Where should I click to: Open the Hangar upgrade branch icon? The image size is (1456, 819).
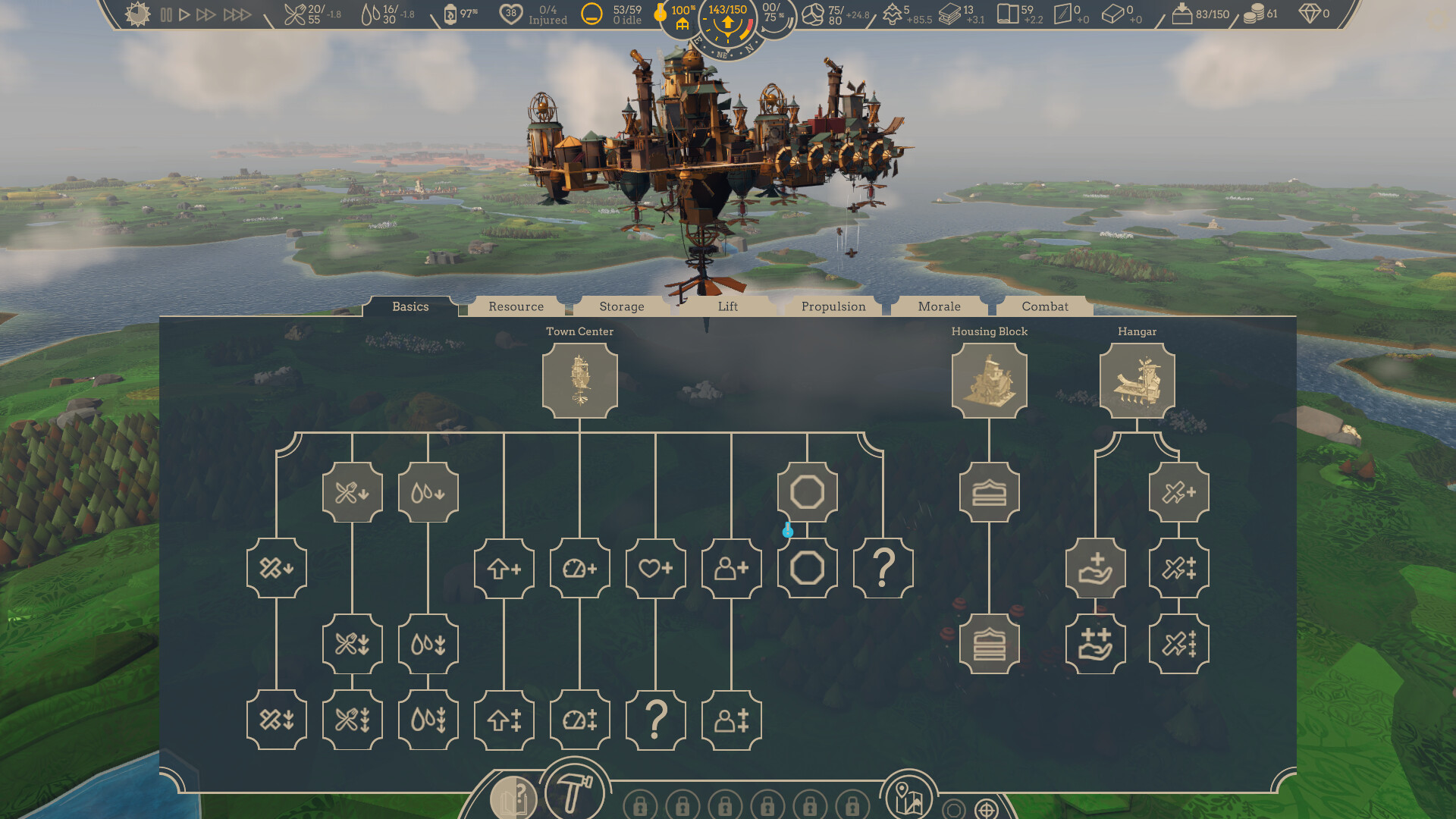pyautogui.click(x=1137, y=379)
